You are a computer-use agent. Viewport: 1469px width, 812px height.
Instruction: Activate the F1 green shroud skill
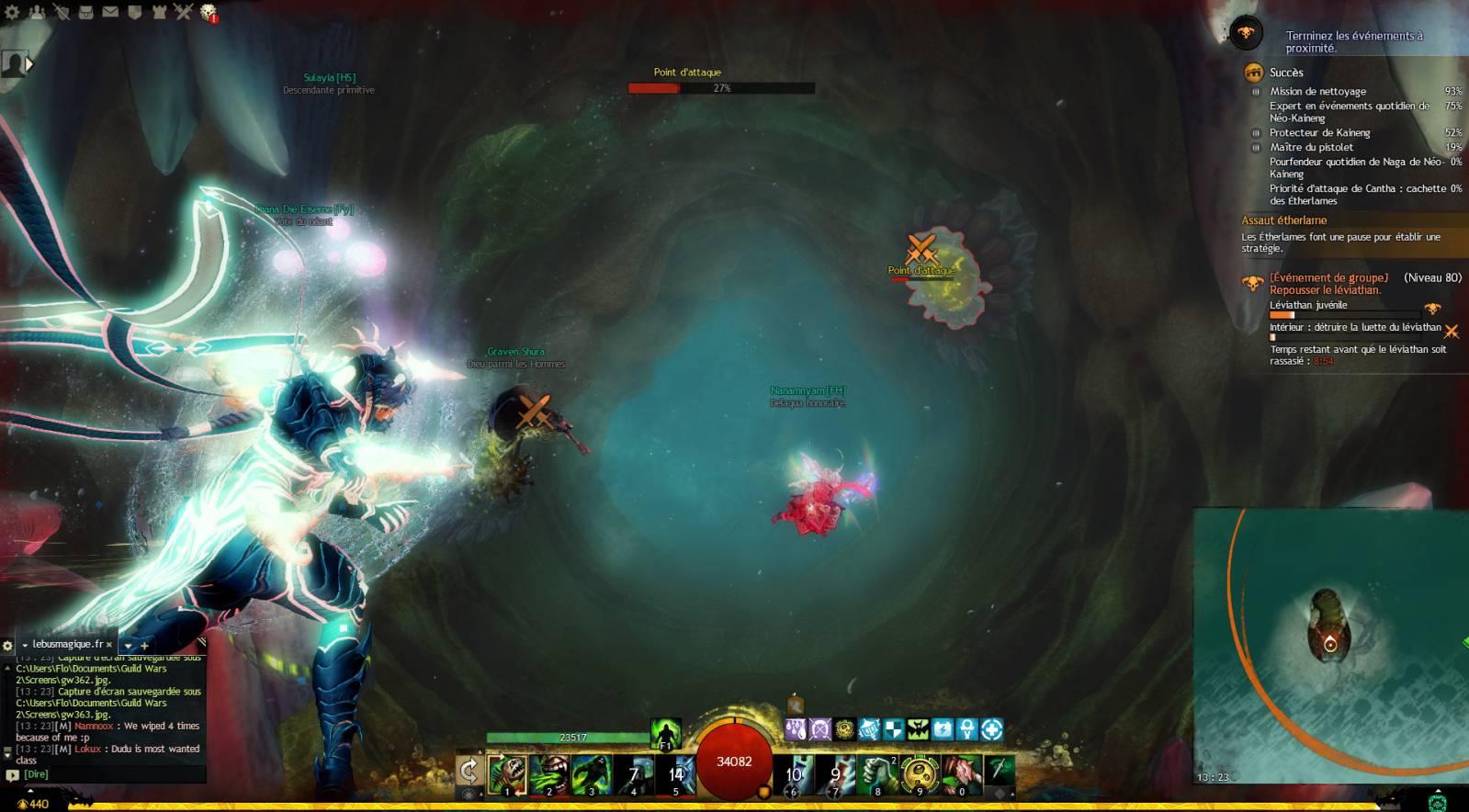(x=665, y=734)
